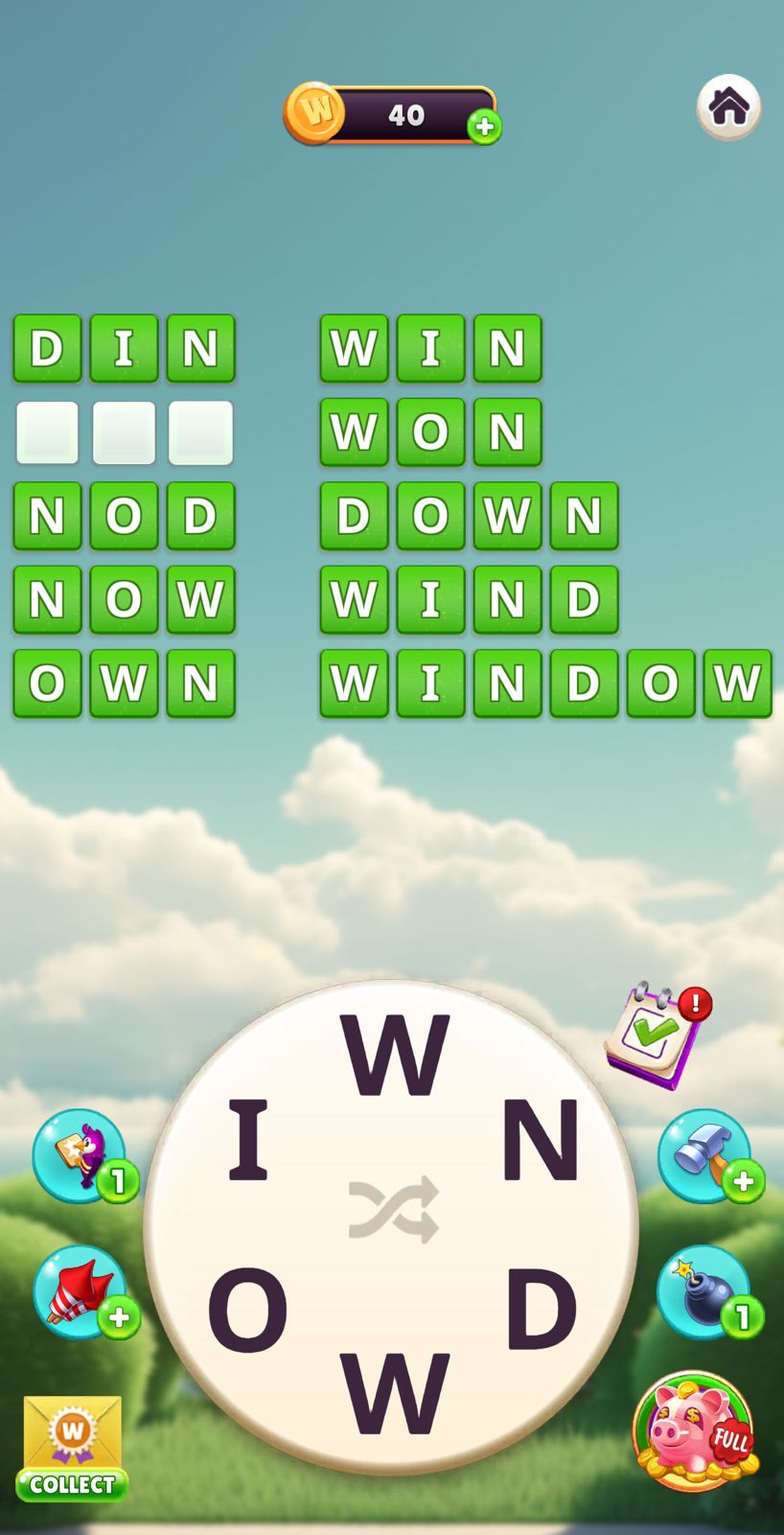Shuffle the letters on the wheel

click(x=393, y=1210)
